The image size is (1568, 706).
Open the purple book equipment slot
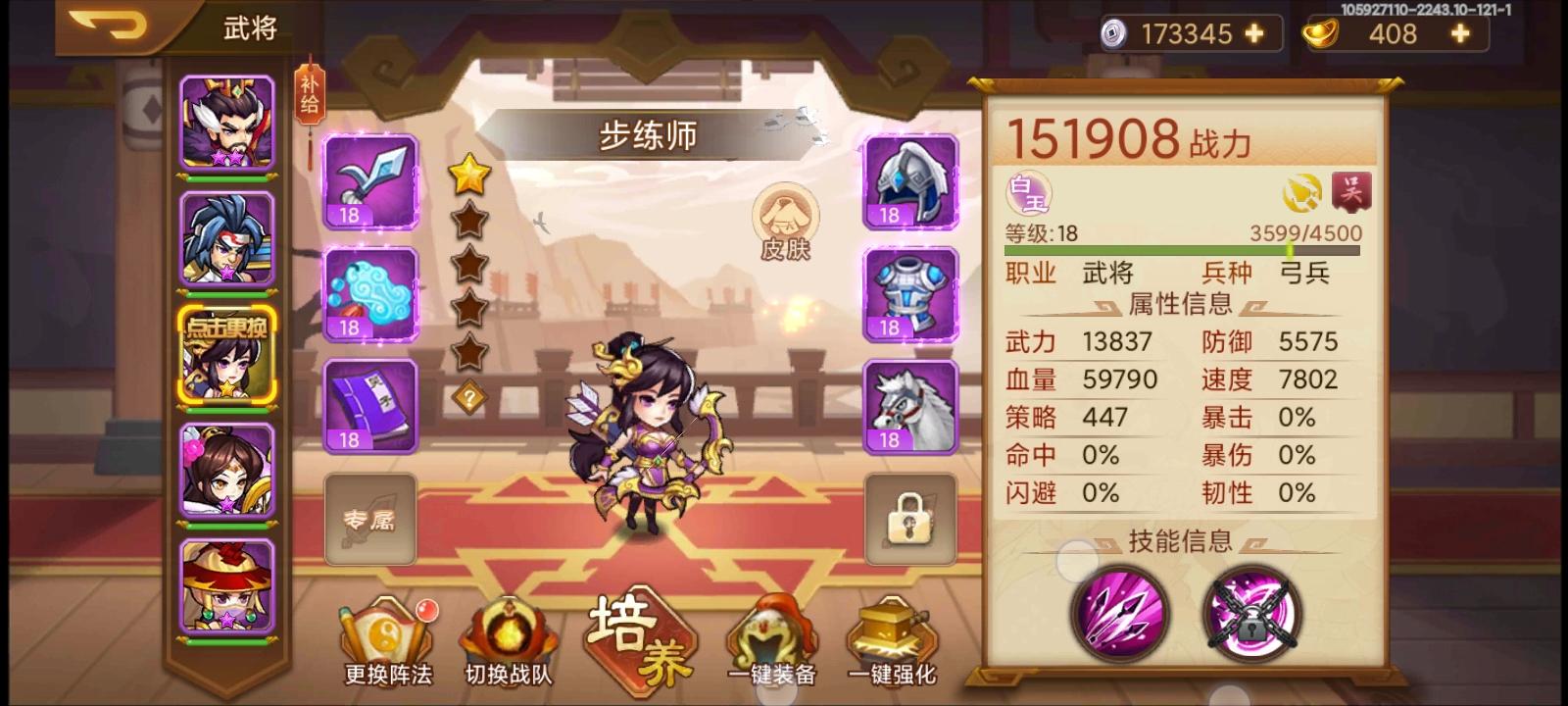pos(370,405)
